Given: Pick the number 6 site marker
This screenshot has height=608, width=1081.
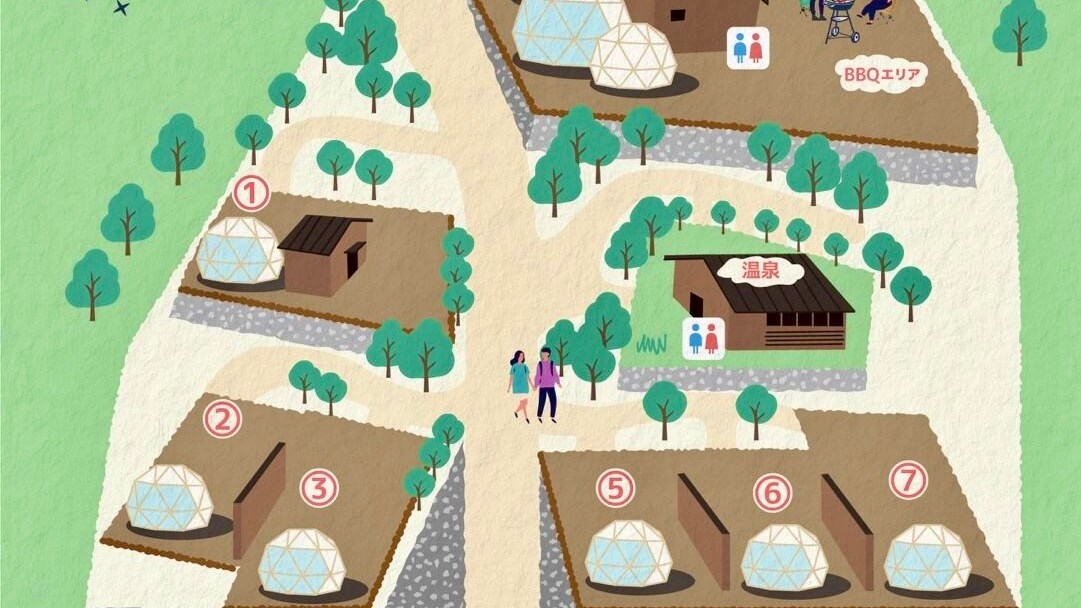Looking at the screenshot, I should 772,492.
